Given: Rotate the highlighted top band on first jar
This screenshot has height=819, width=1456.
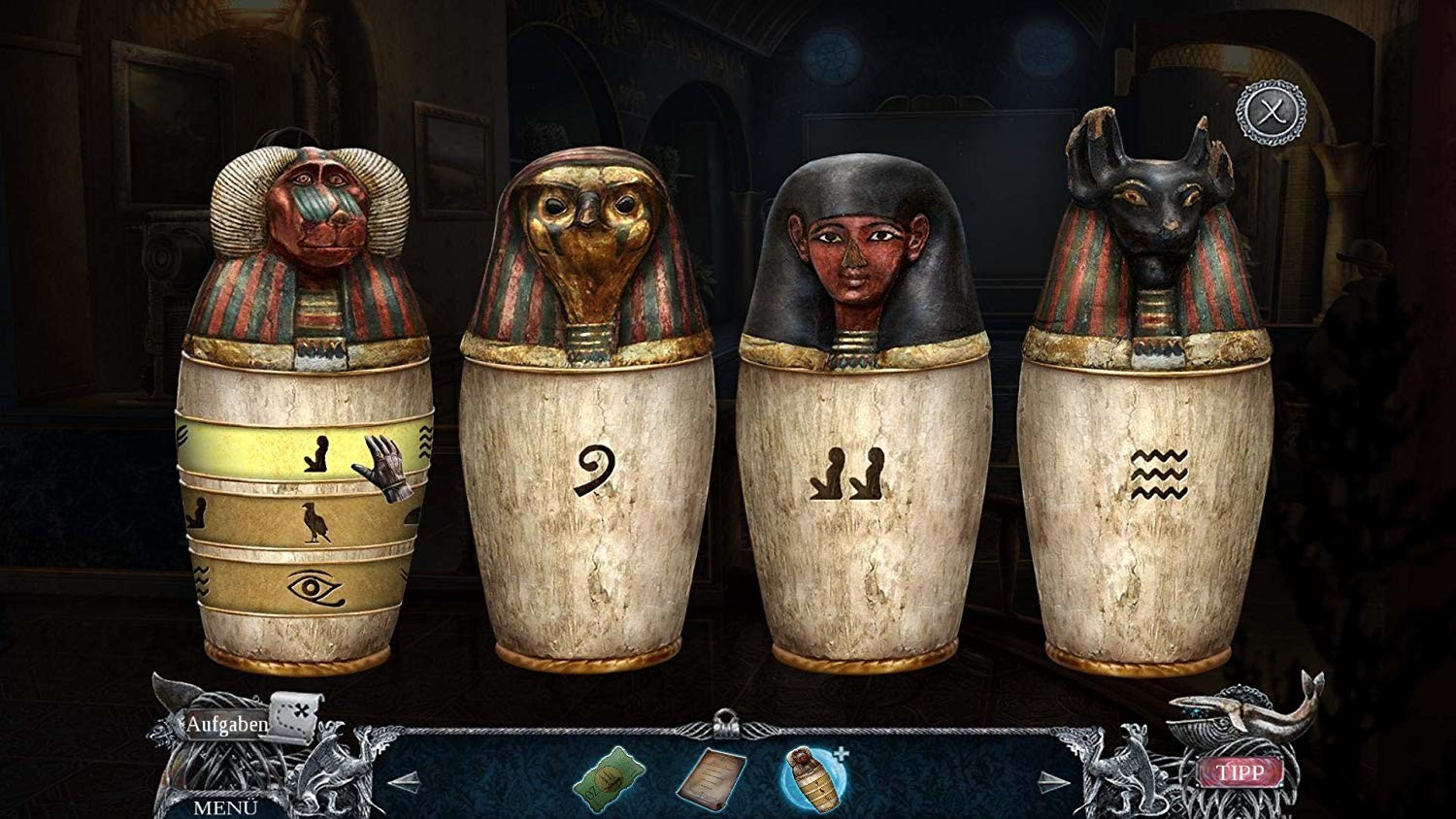Looking at the screenshot, I should (303, 450).
